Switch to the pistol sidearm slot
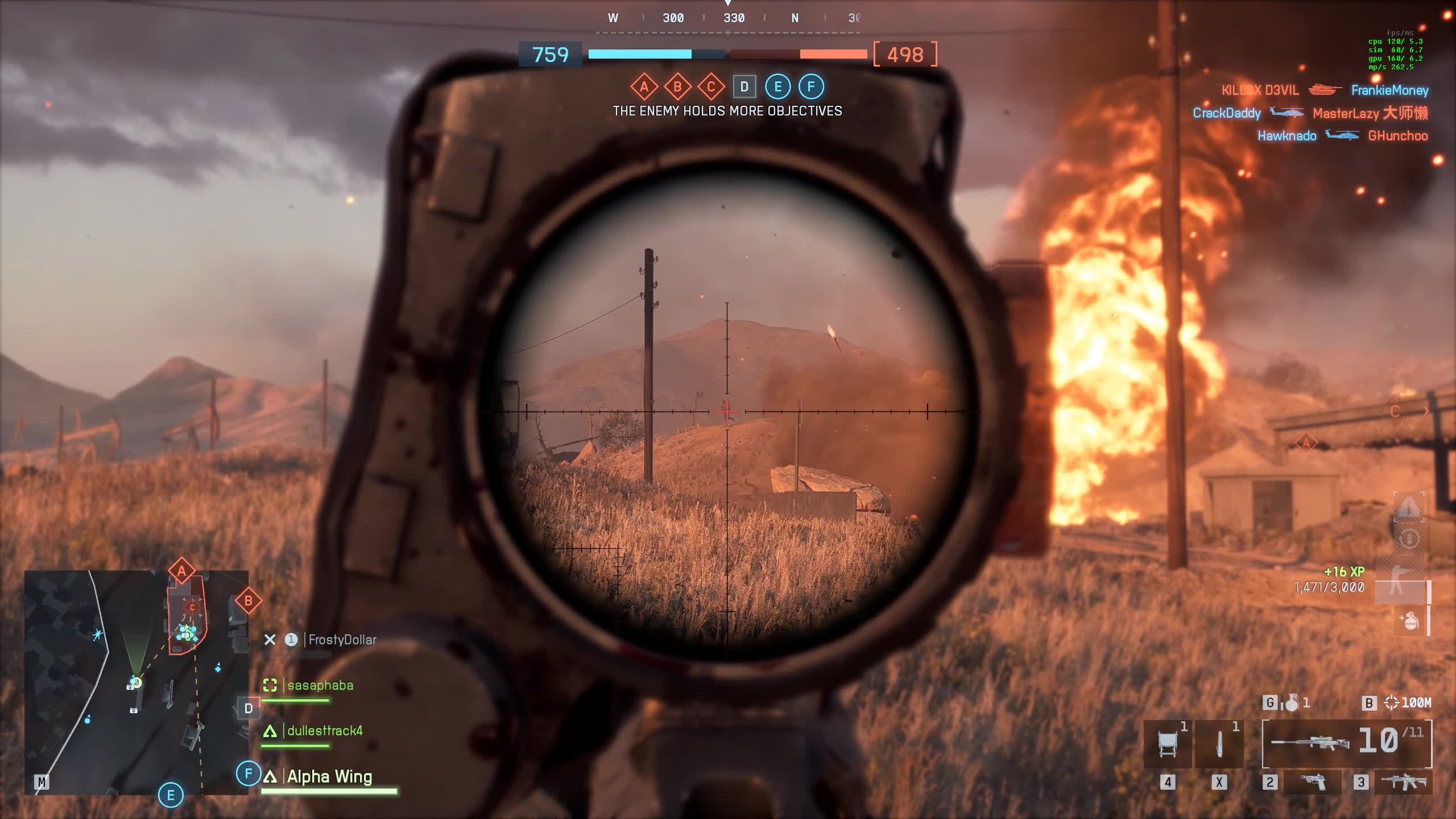The width and height of the screenshot is (1456, 819). click(x=1313, y=782)
